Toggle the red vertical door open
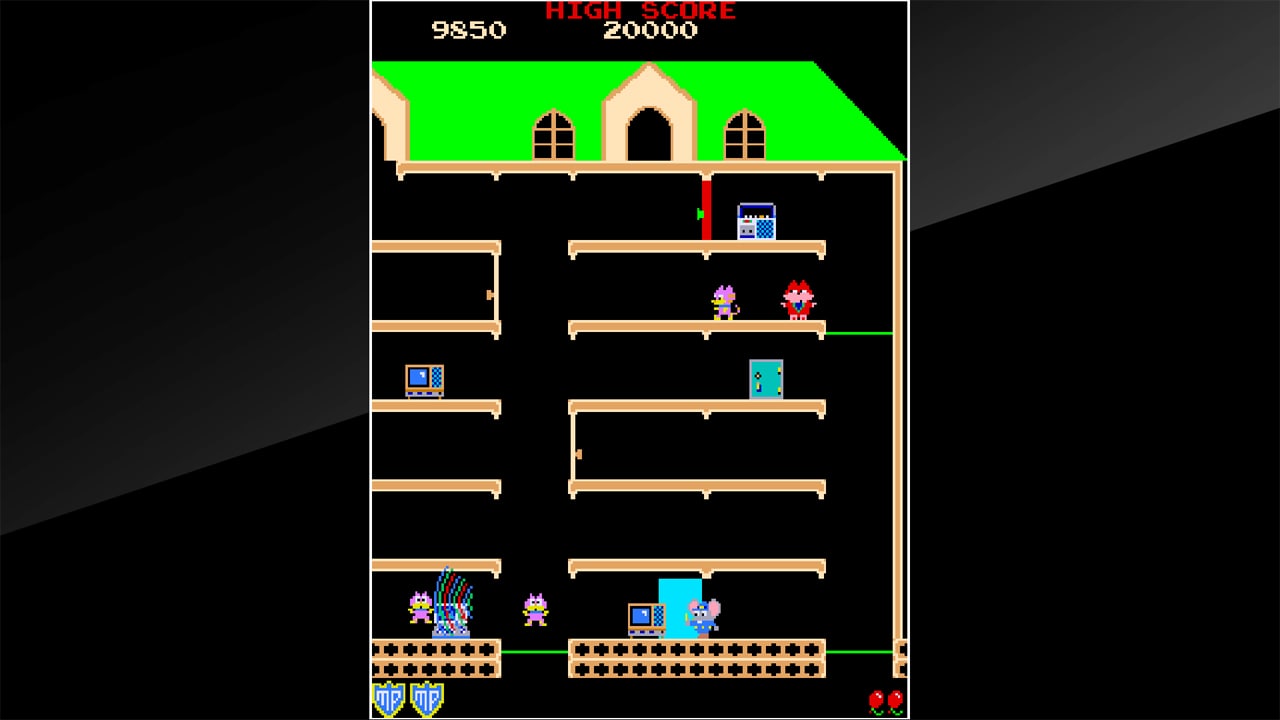Screen dimensions: 1280x720 pyautogui.click(x=706, y=210)
